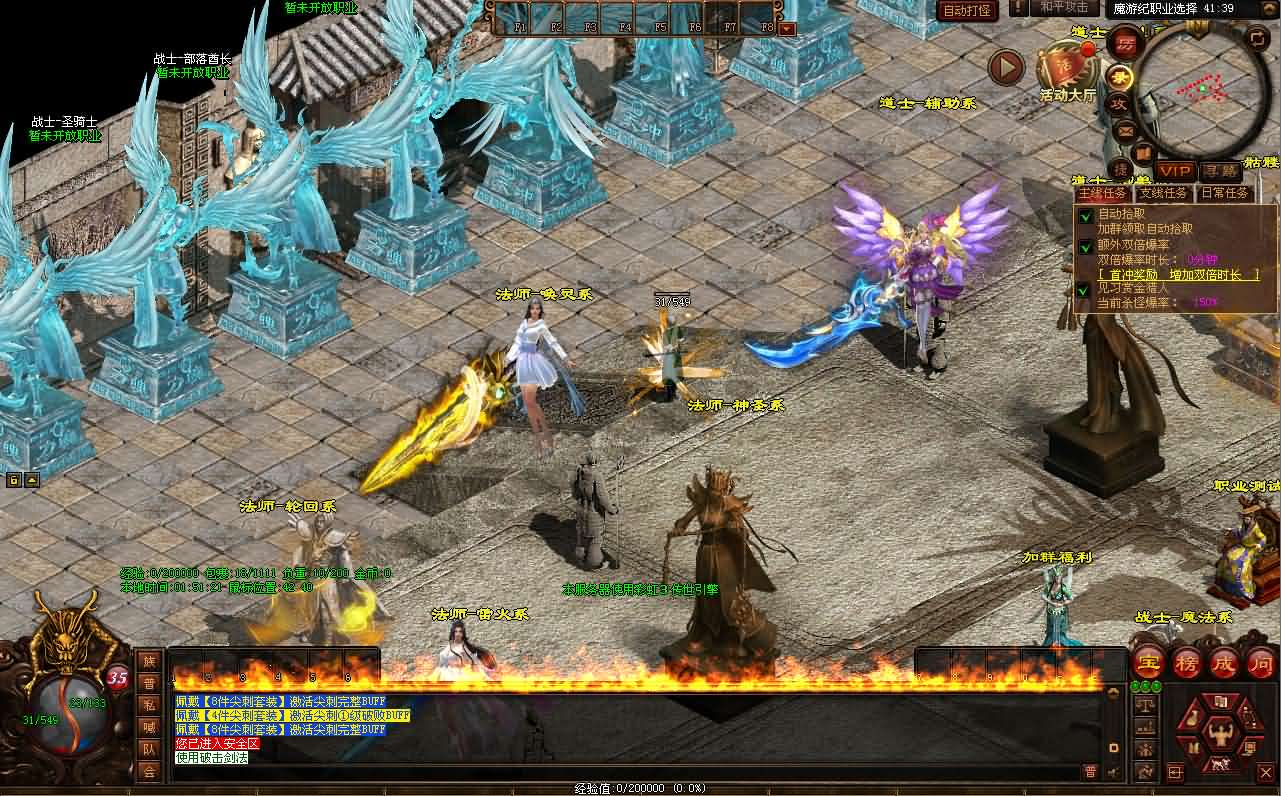Toggle the 额外双倍爆率 checkbox
The image size is (1281, 796).
1085,245
